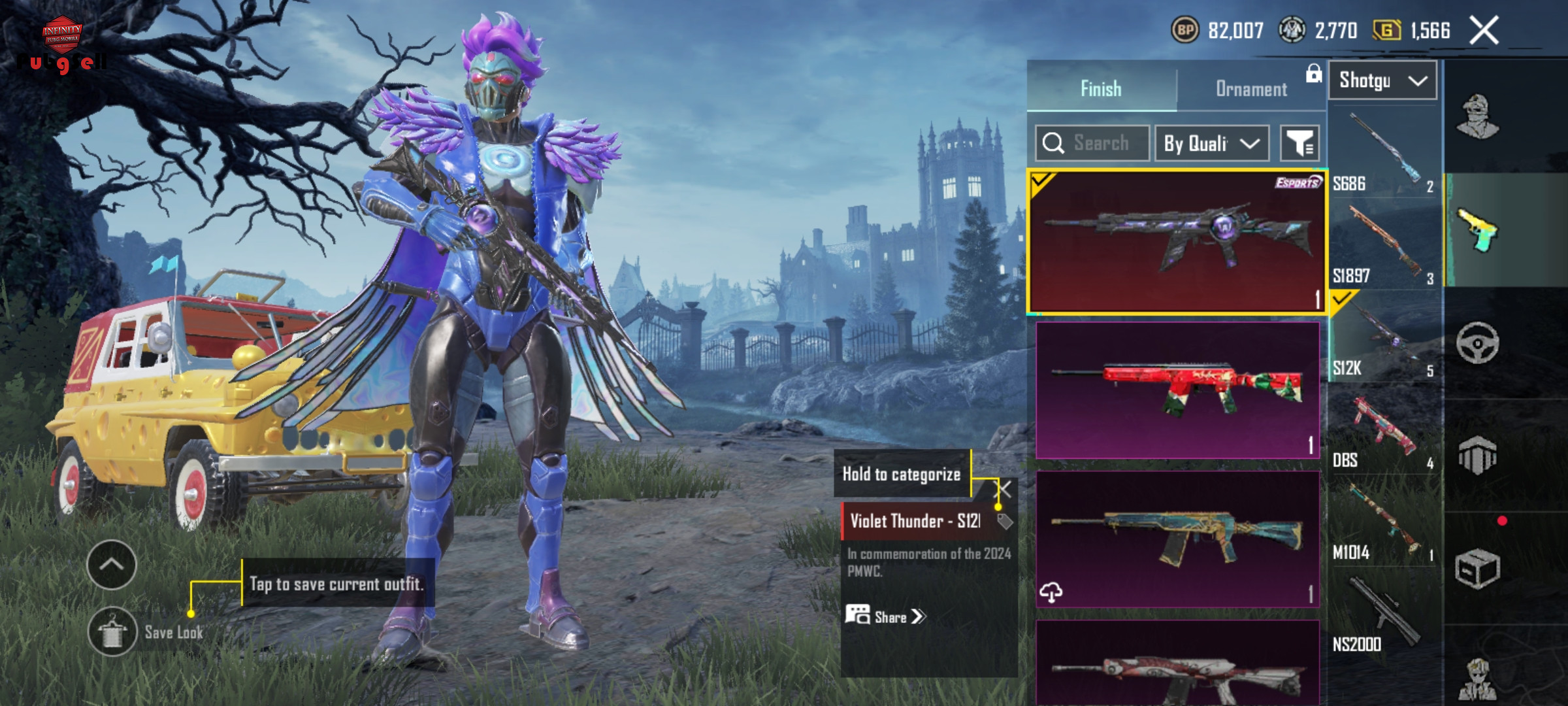This screenshot has height=706, width=1568.
Task: Open the vehicle steering wheel category
Action: (1477, 343)
